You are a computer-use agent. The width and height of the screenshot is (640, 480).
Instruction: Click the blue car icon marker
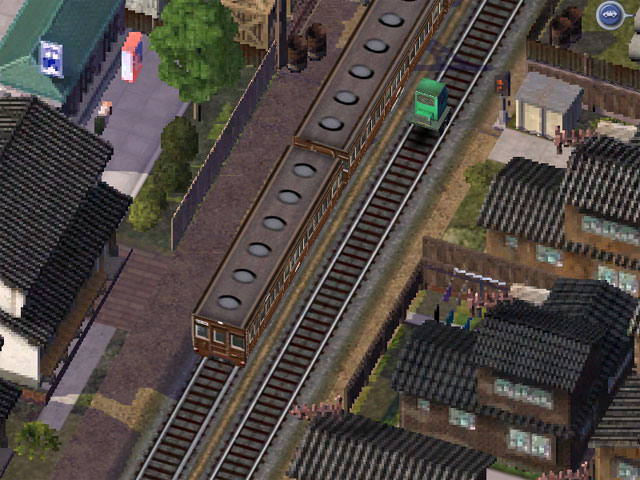click(609, 15)
